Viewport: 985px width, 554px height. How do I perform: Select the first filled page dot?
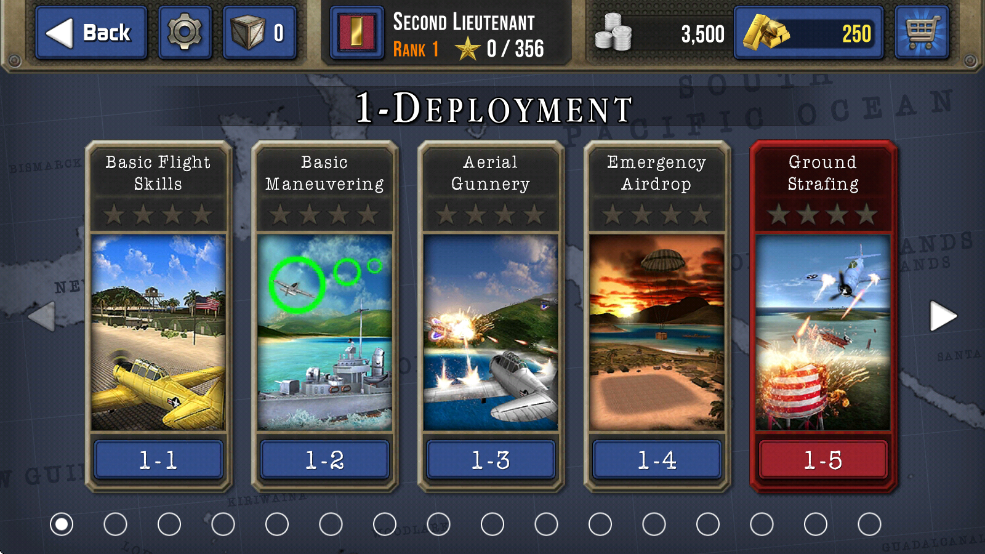click(62, 523)
